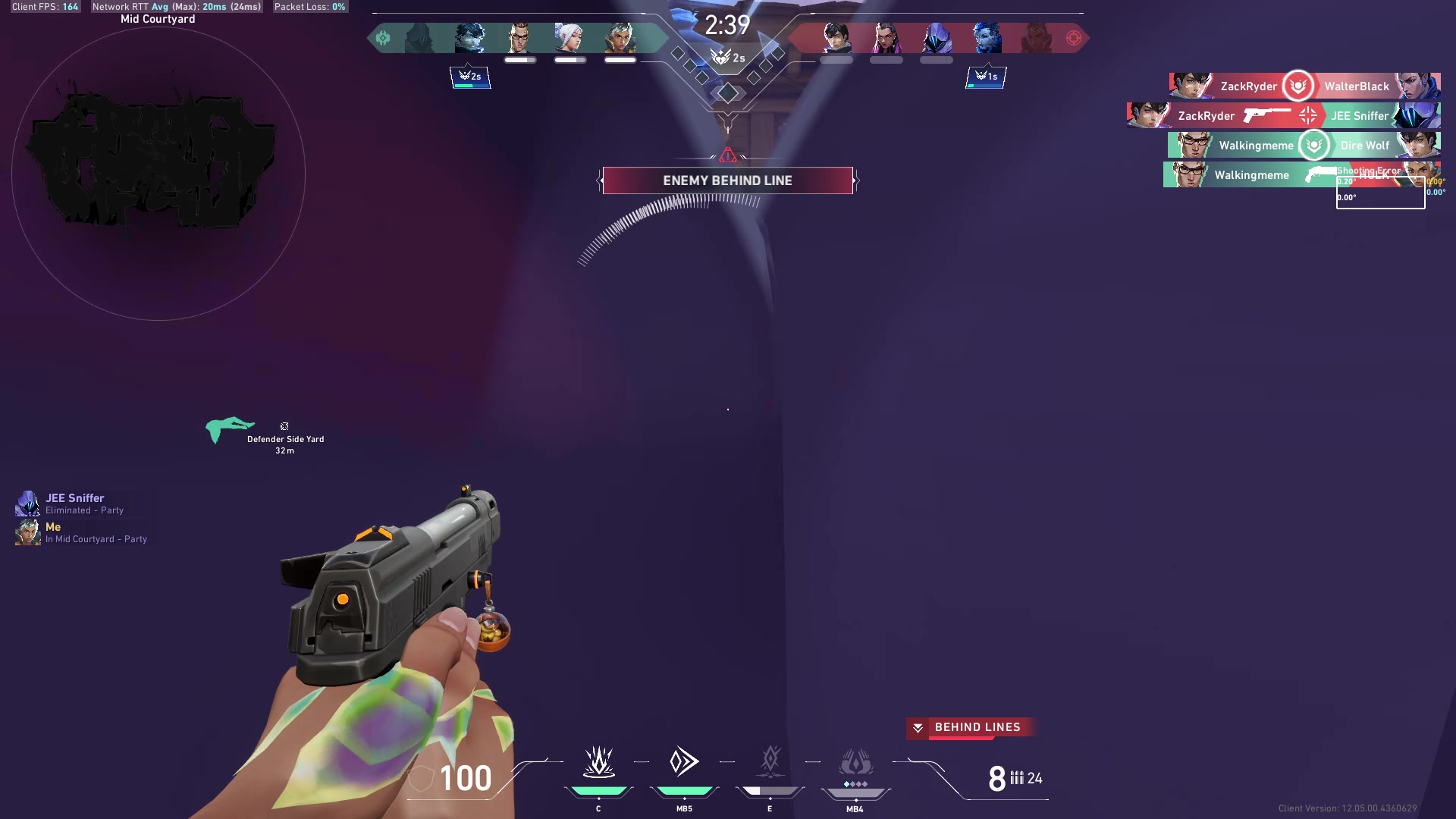Select the white-haired ally agent portrait

pos(570,38)
